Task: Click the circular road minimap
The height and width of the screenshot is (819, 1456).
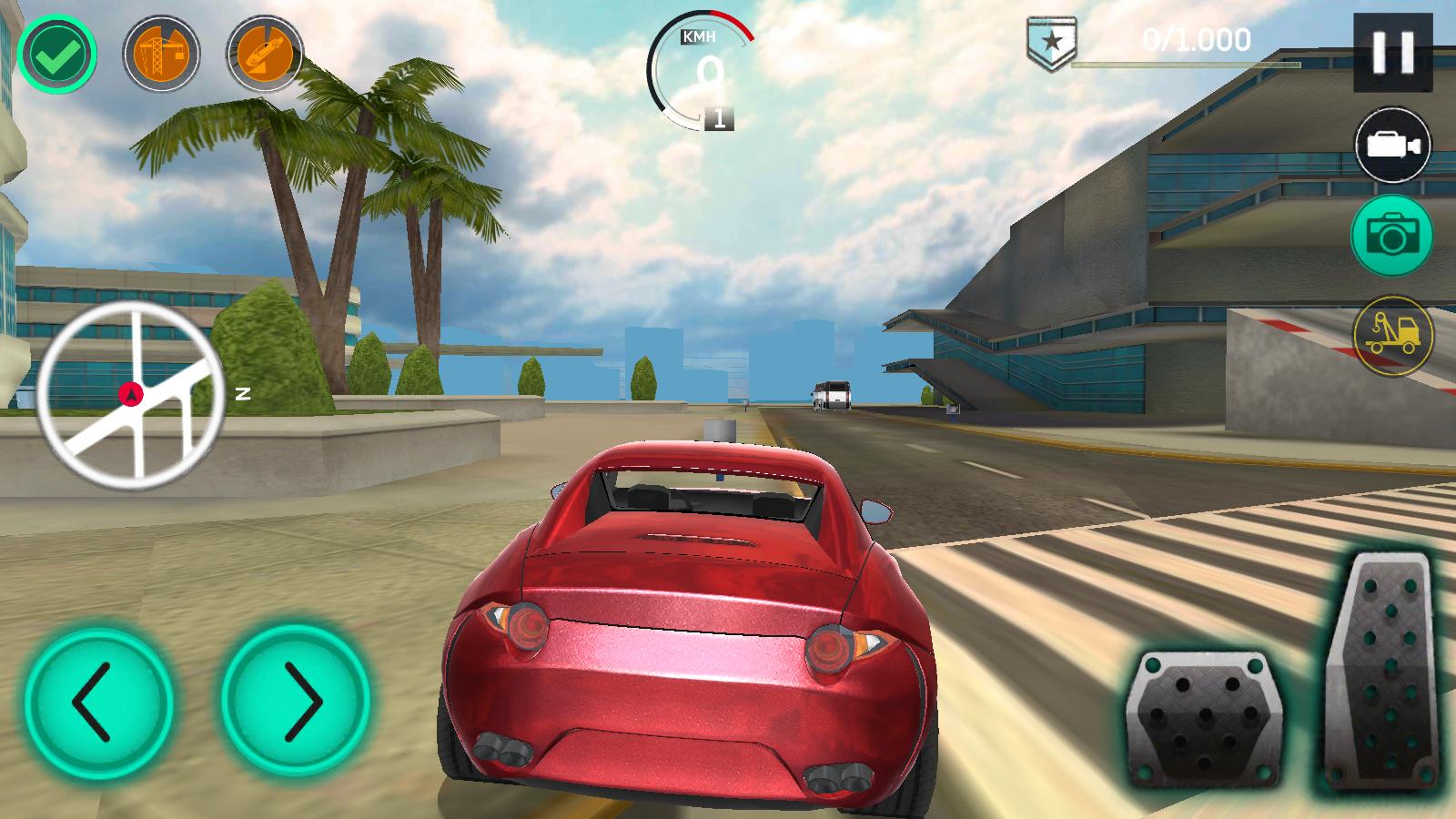Action: (x=131, y=392)
